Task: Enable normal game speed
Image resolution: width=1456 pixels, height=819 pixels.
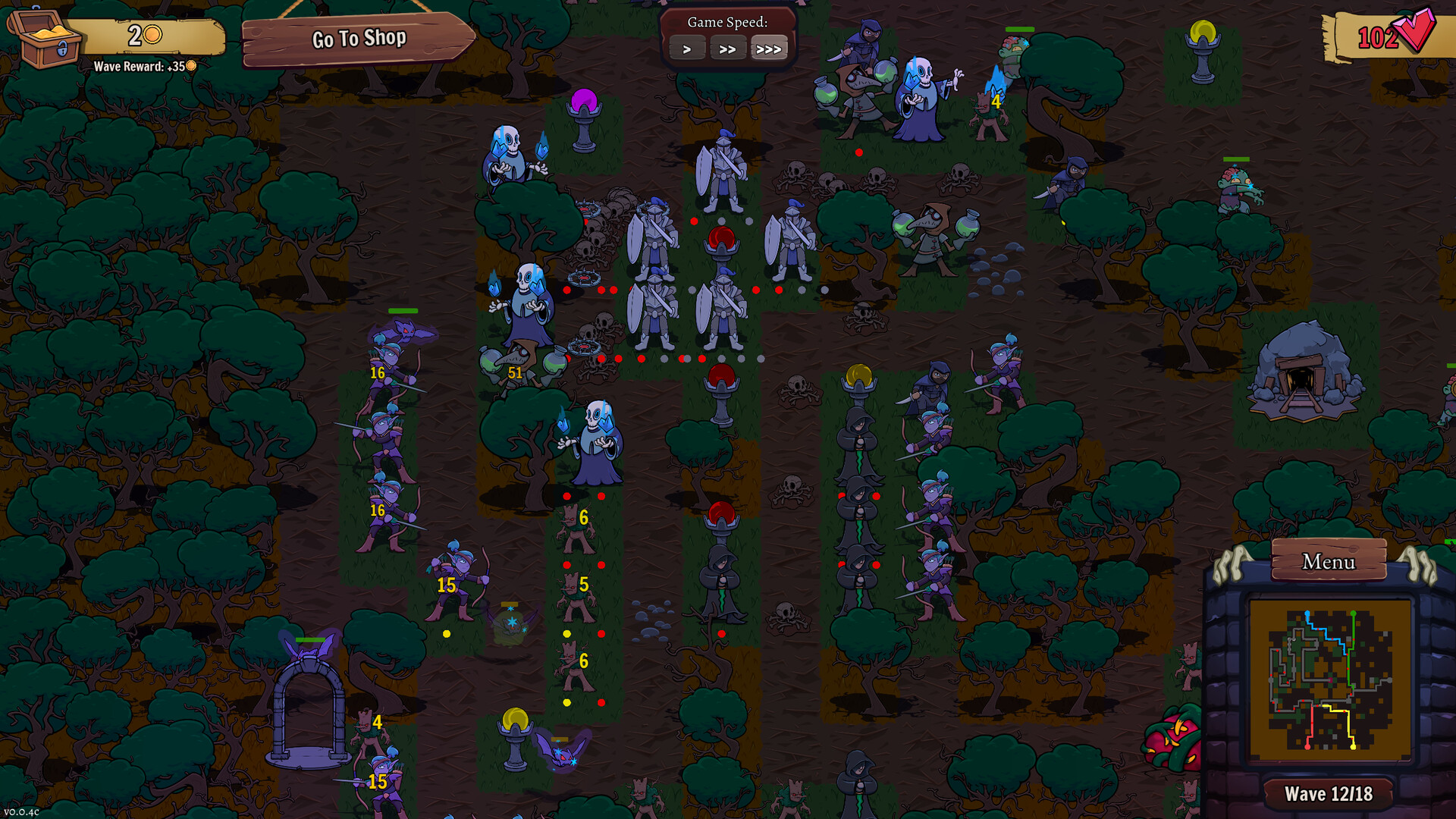Action: (687, 49)
